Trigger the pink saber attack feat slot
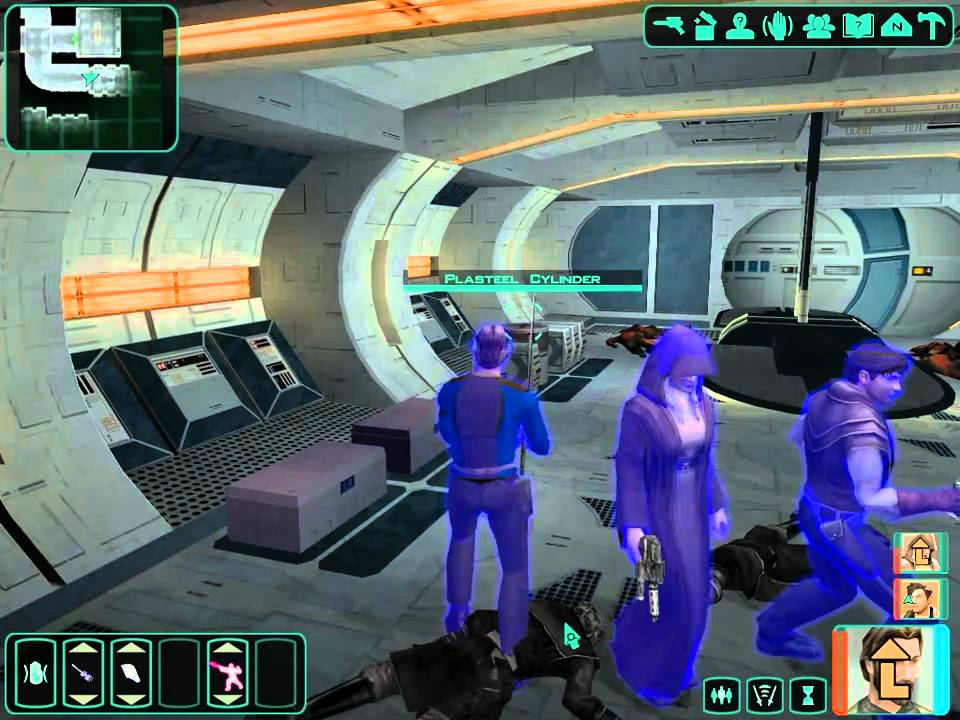This screenshot has height=720, width=960. 227,673
